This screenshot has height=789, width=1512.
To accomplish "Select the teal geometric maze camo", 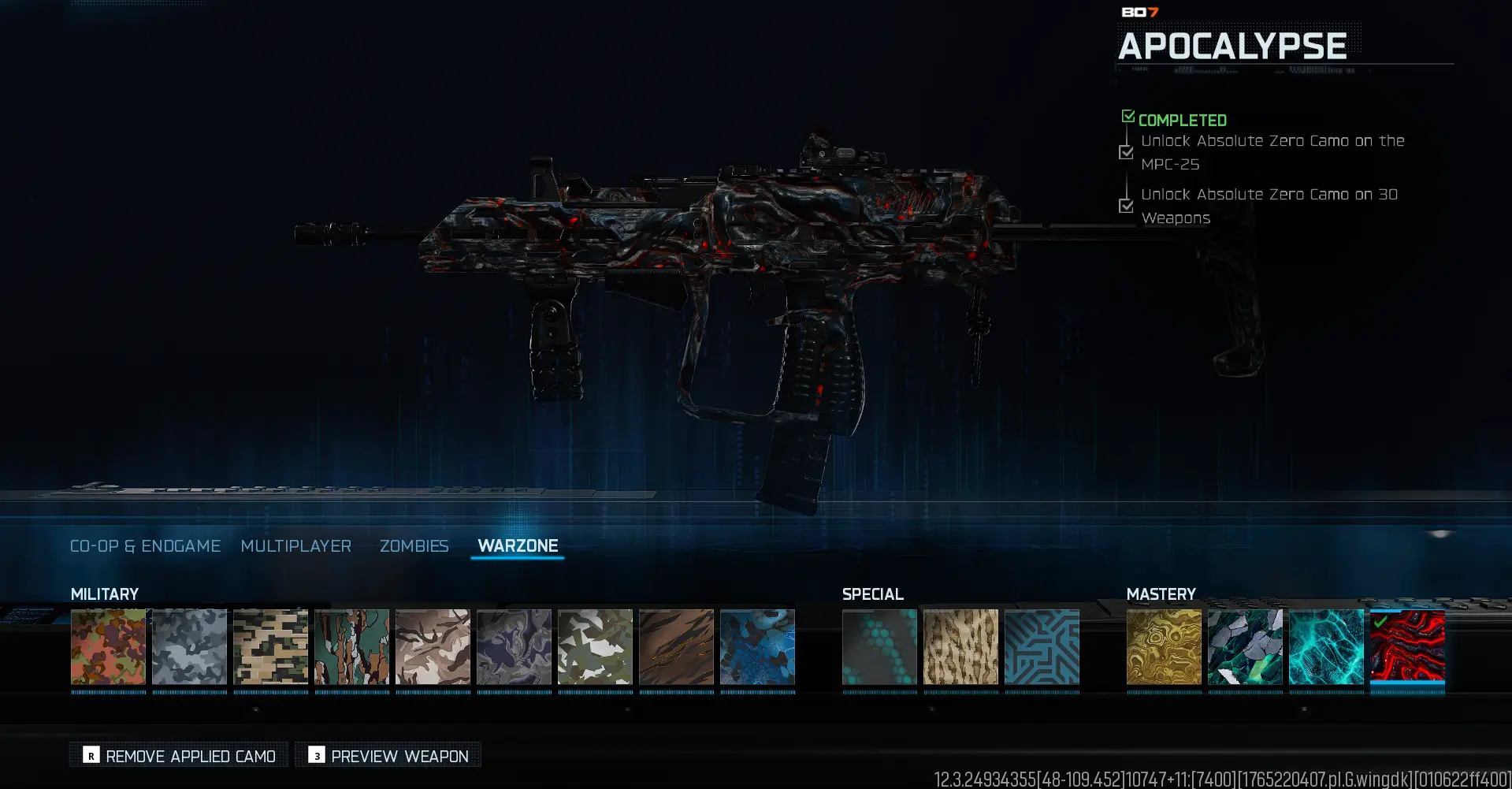I will coord(1042,649).
